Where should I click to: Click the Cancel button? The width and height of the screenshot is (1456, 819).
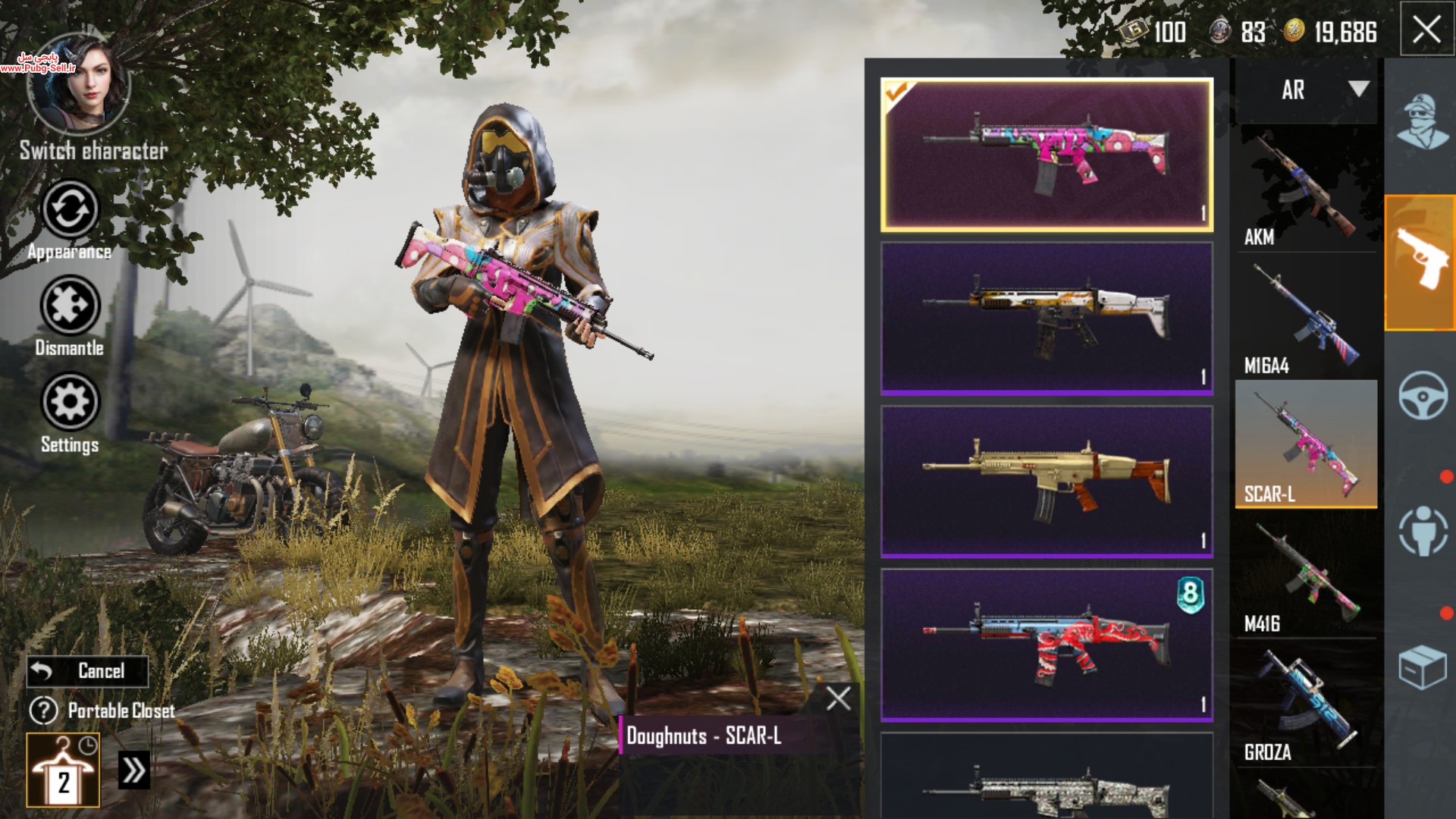(88, 671)
